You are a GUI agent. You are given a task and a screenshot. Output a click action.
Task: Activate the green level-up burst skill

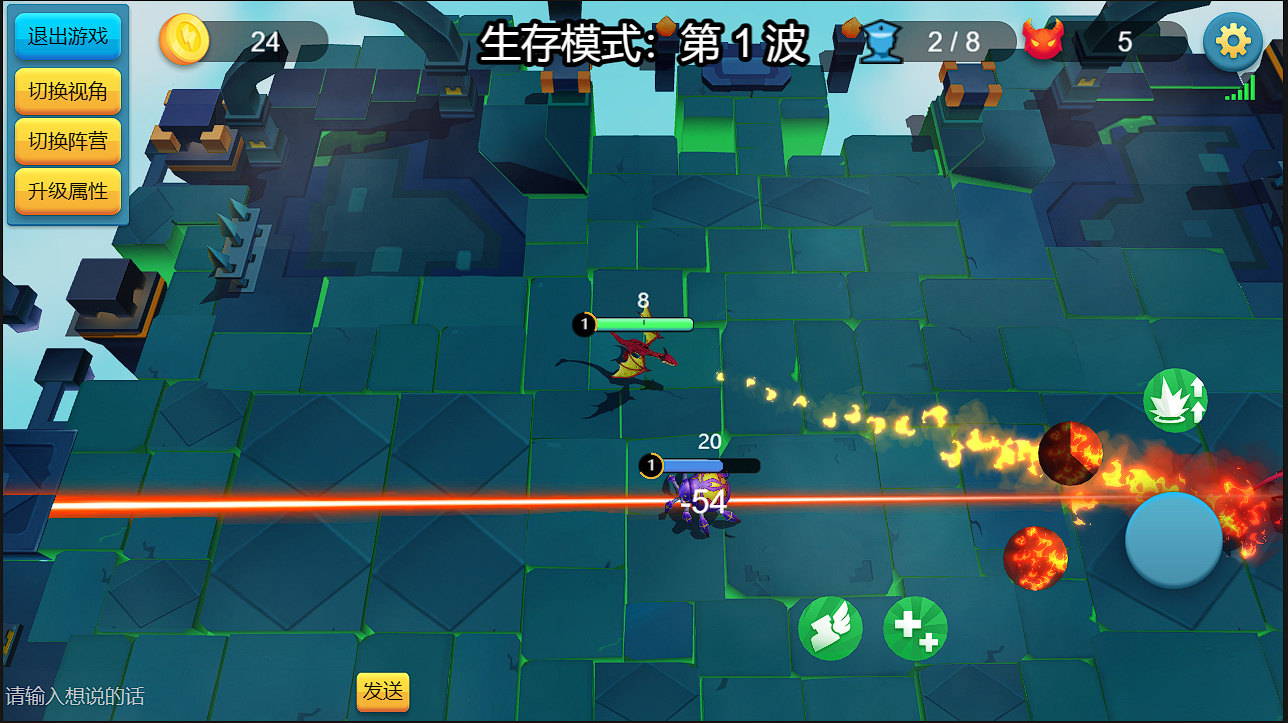tap(1175, 400)
